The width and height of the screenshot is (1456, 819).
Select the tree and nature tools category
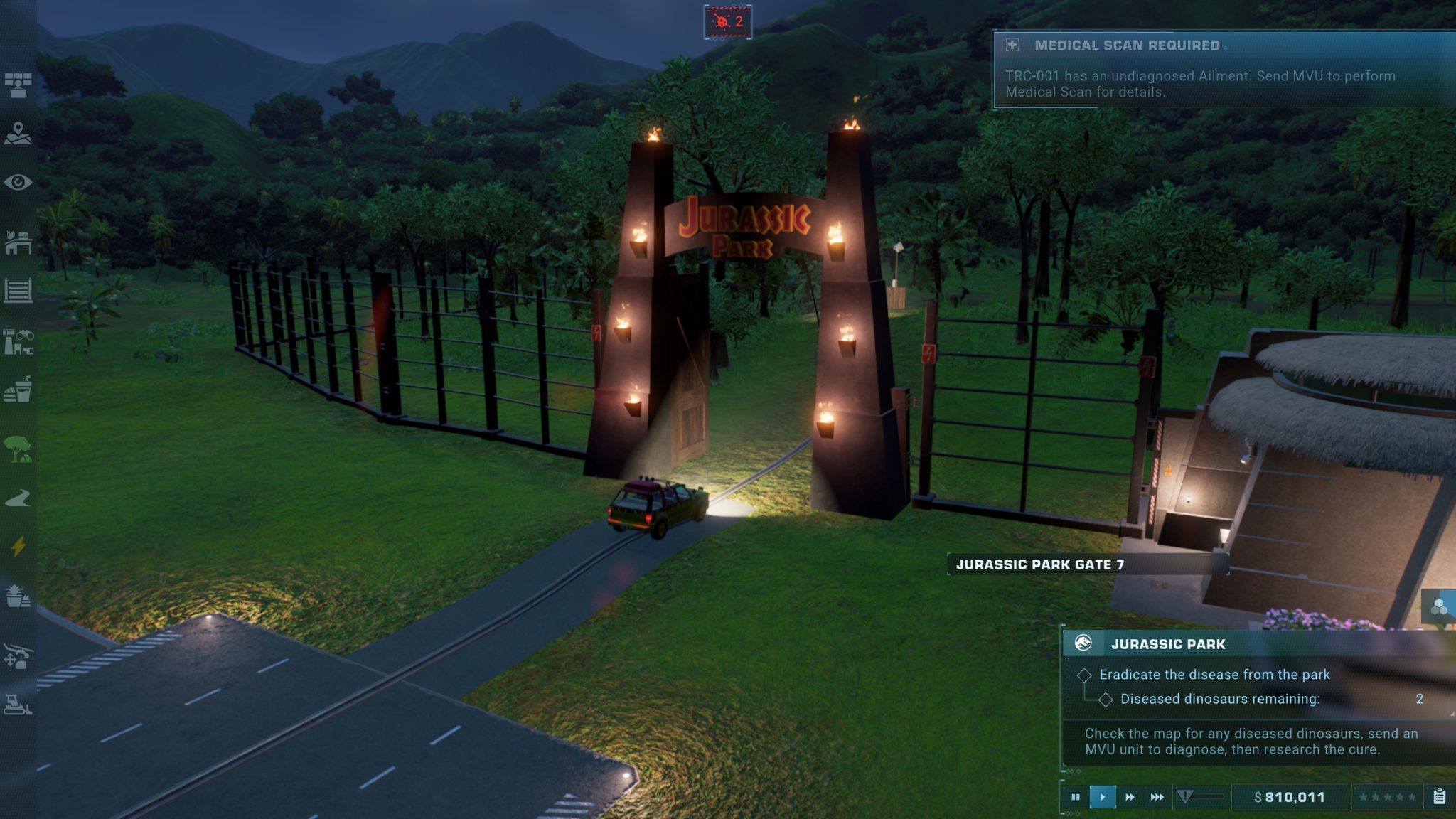coord(18,449)
